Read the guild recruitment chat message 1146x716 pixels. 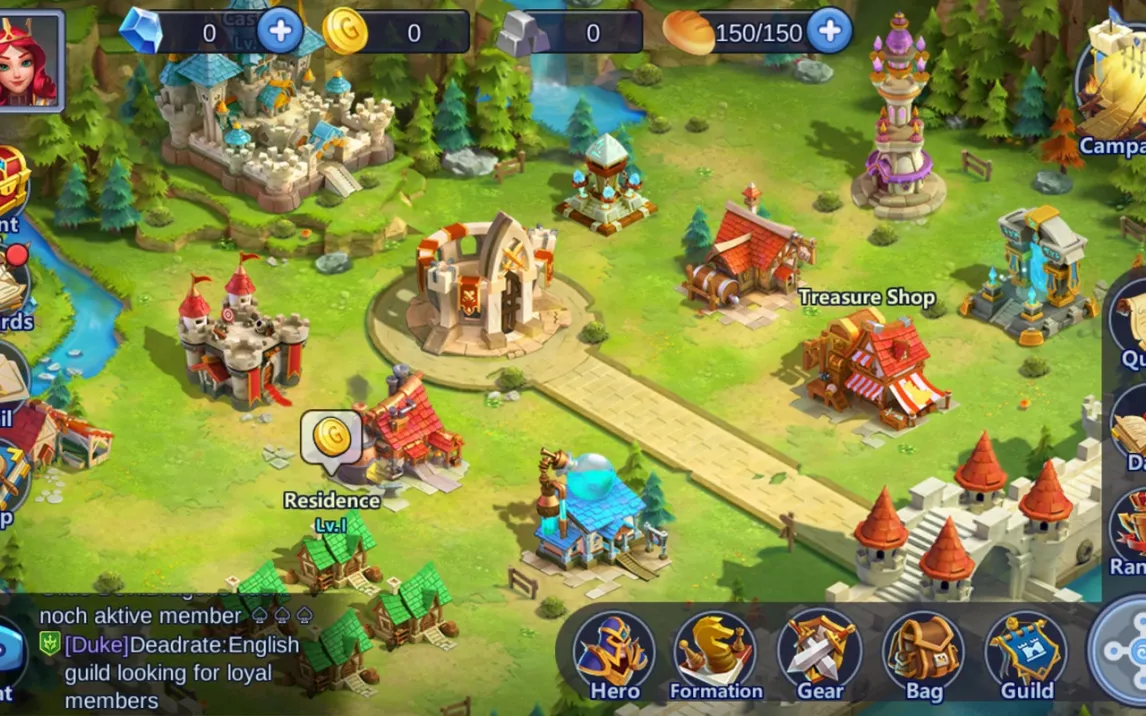pyautogui.click(x=180, y=672)
